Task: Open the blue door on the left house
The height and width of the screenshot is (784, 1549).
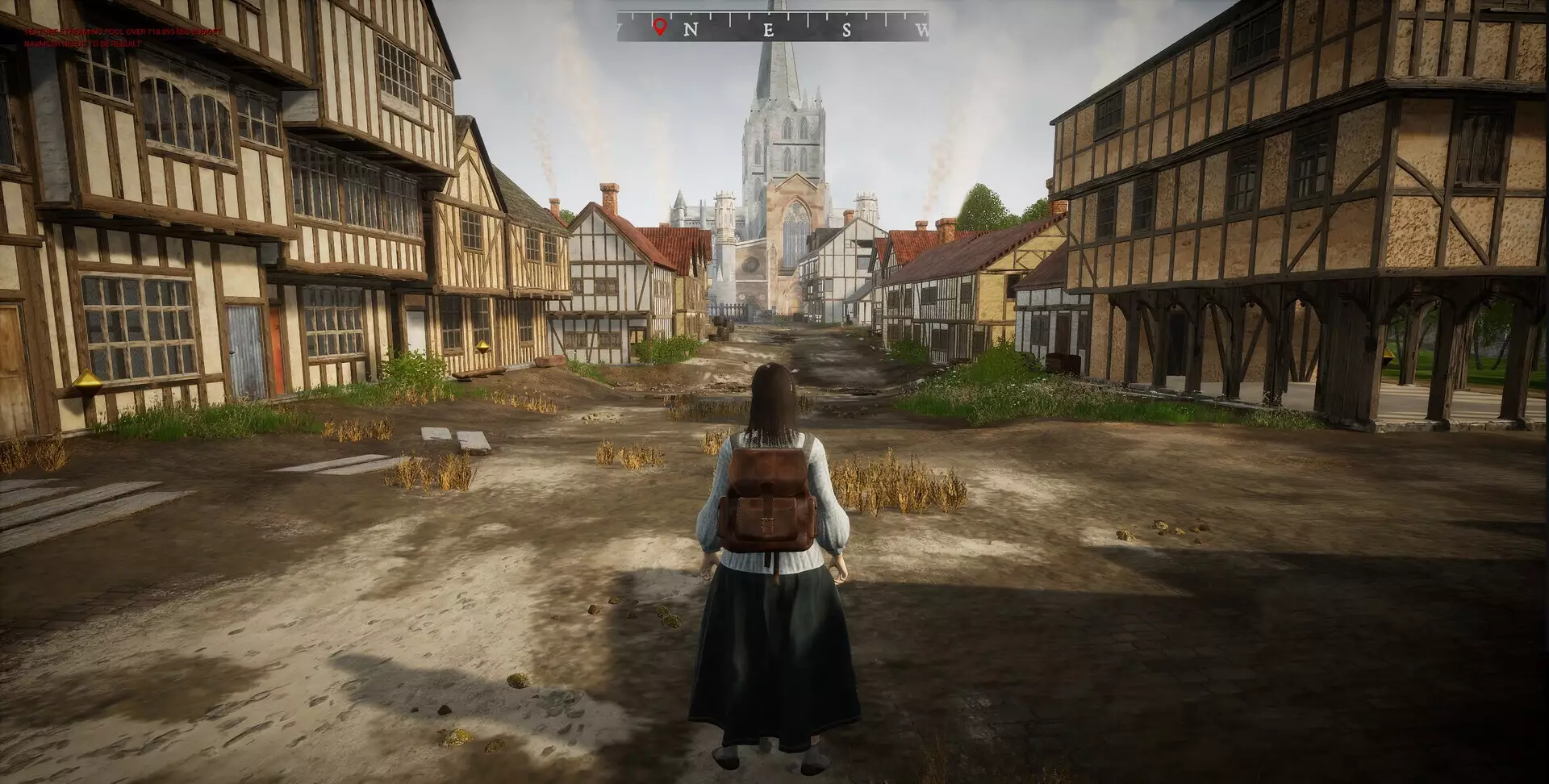Action: point(244,339)
